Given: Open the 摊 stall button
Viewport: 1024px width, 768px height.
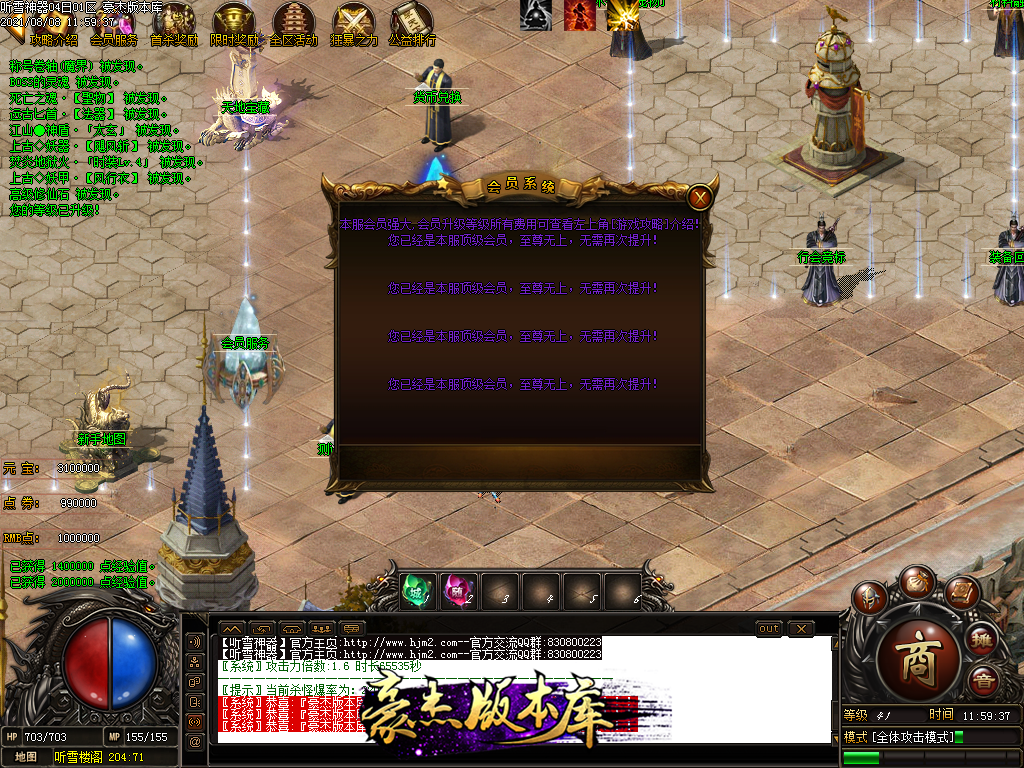Looking at the screenshot, I should (982, 639).
